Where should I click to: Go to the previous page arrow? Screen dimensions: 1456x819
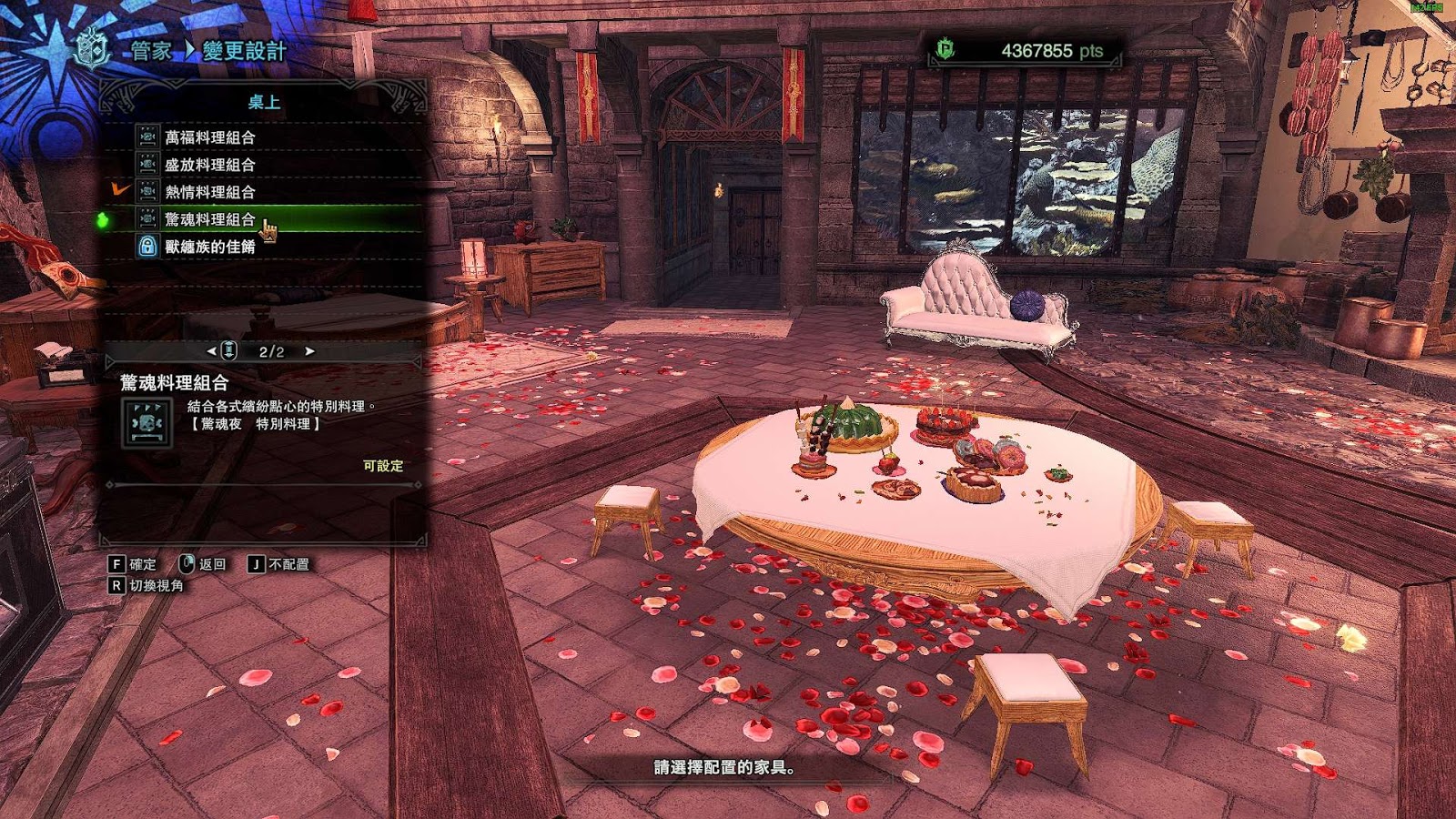coord(211,351)
